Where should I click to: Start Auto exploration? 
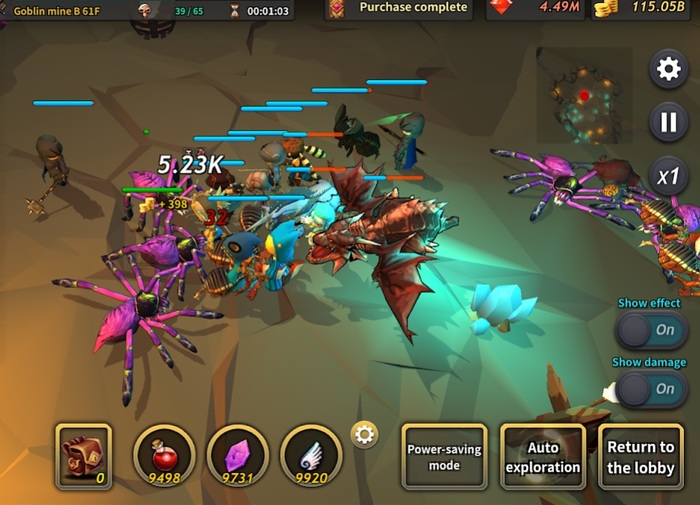tap(543, 457)
